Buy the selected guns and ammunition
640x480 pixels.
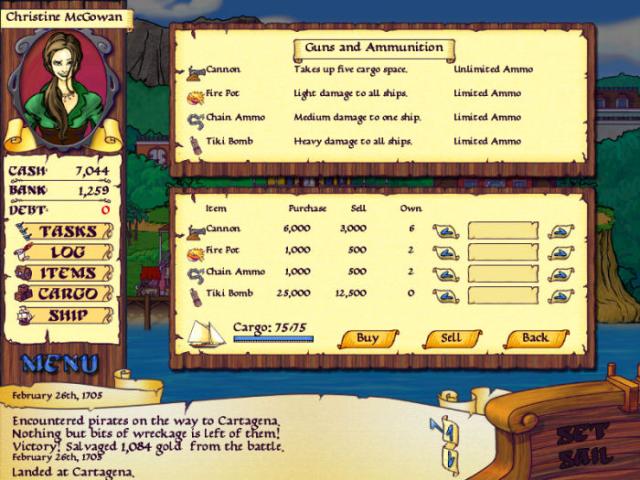pos(367,338)
